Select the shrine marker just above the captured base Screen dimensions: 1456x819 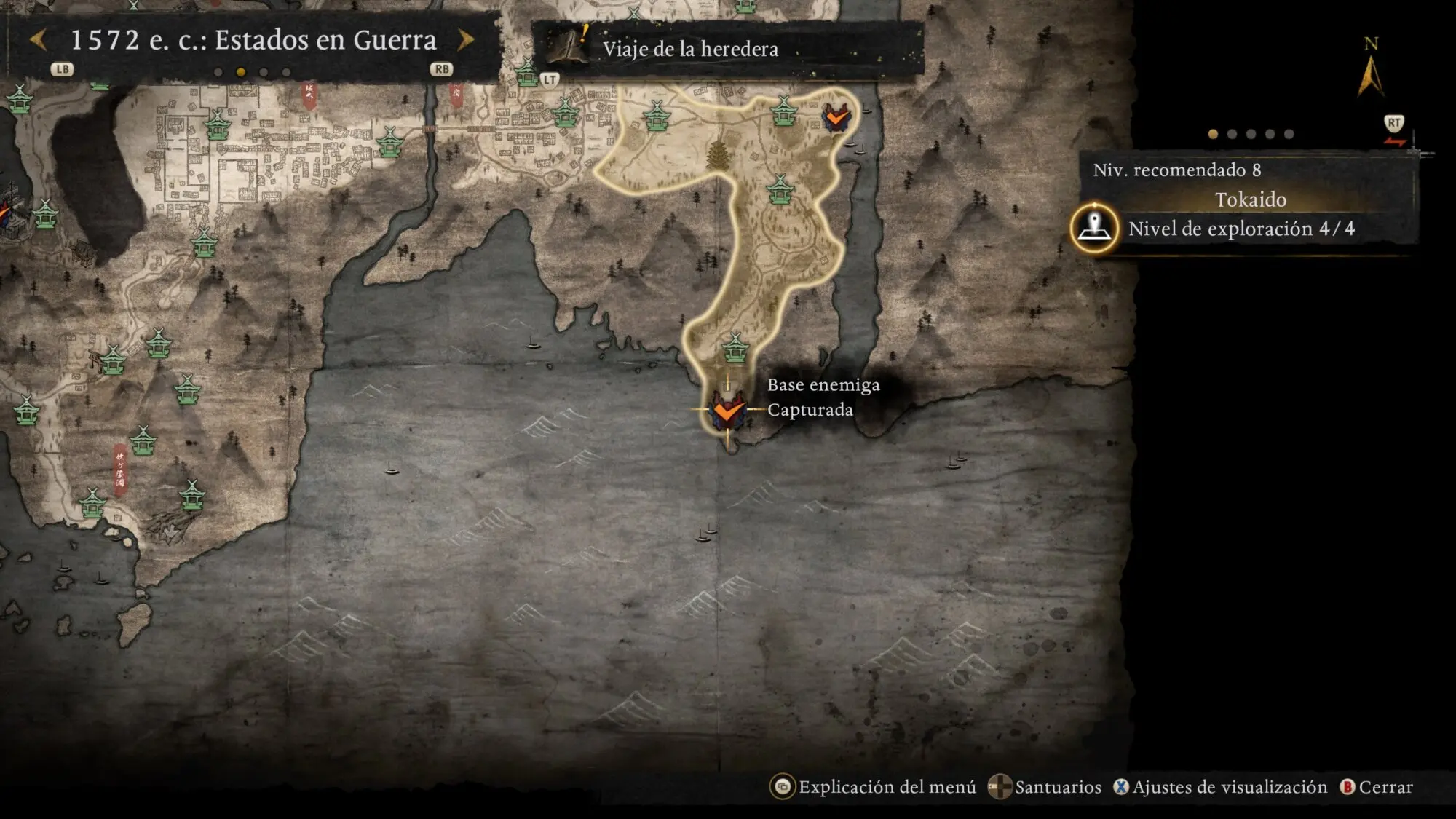[735, 347]
